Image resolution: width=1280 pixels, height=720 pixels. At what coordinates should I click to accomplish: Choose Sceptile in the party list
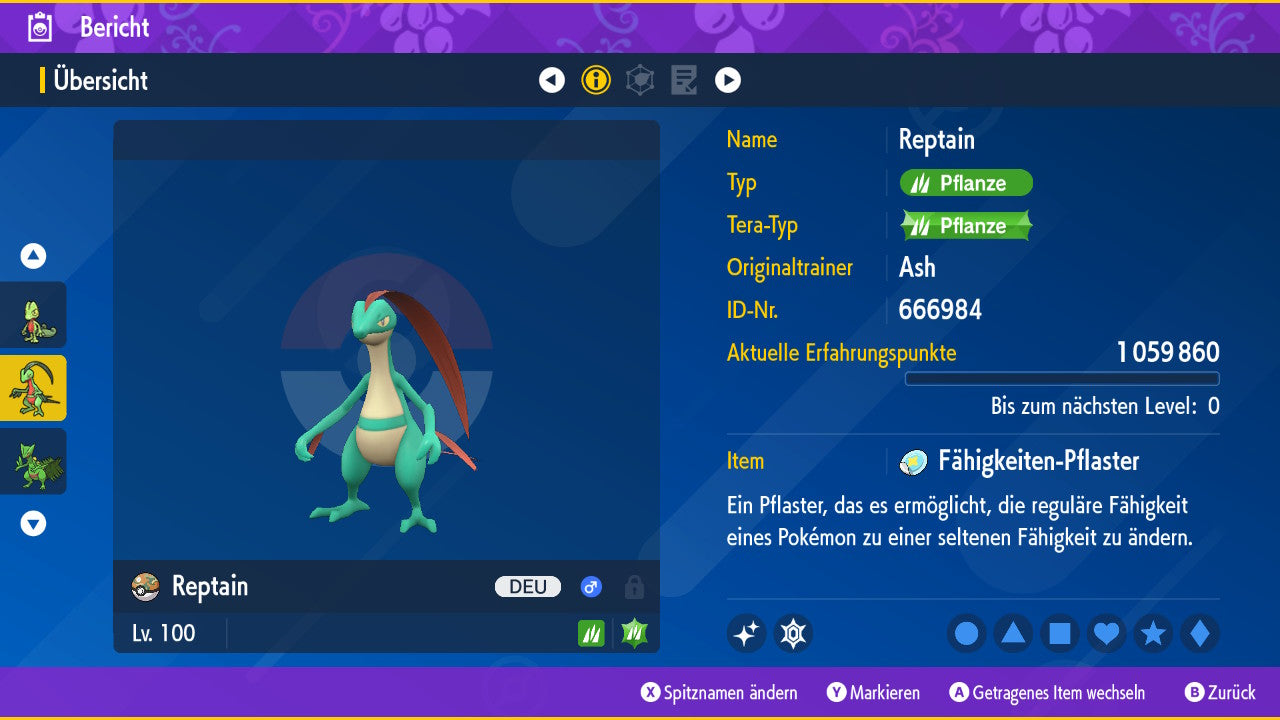pyautogui.click(x=33, y=461)
